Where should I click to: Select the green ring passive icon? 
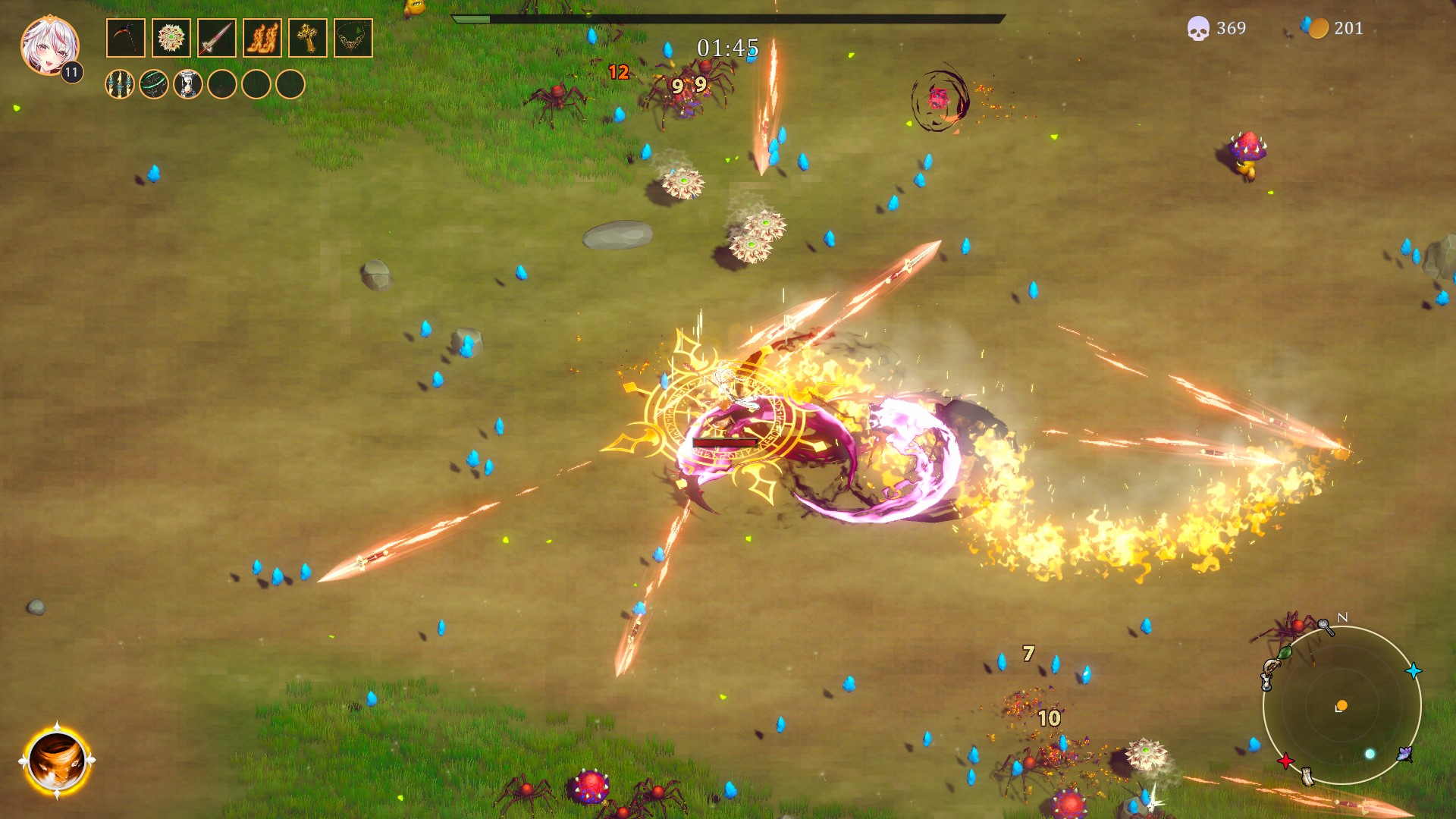[154, 84]
